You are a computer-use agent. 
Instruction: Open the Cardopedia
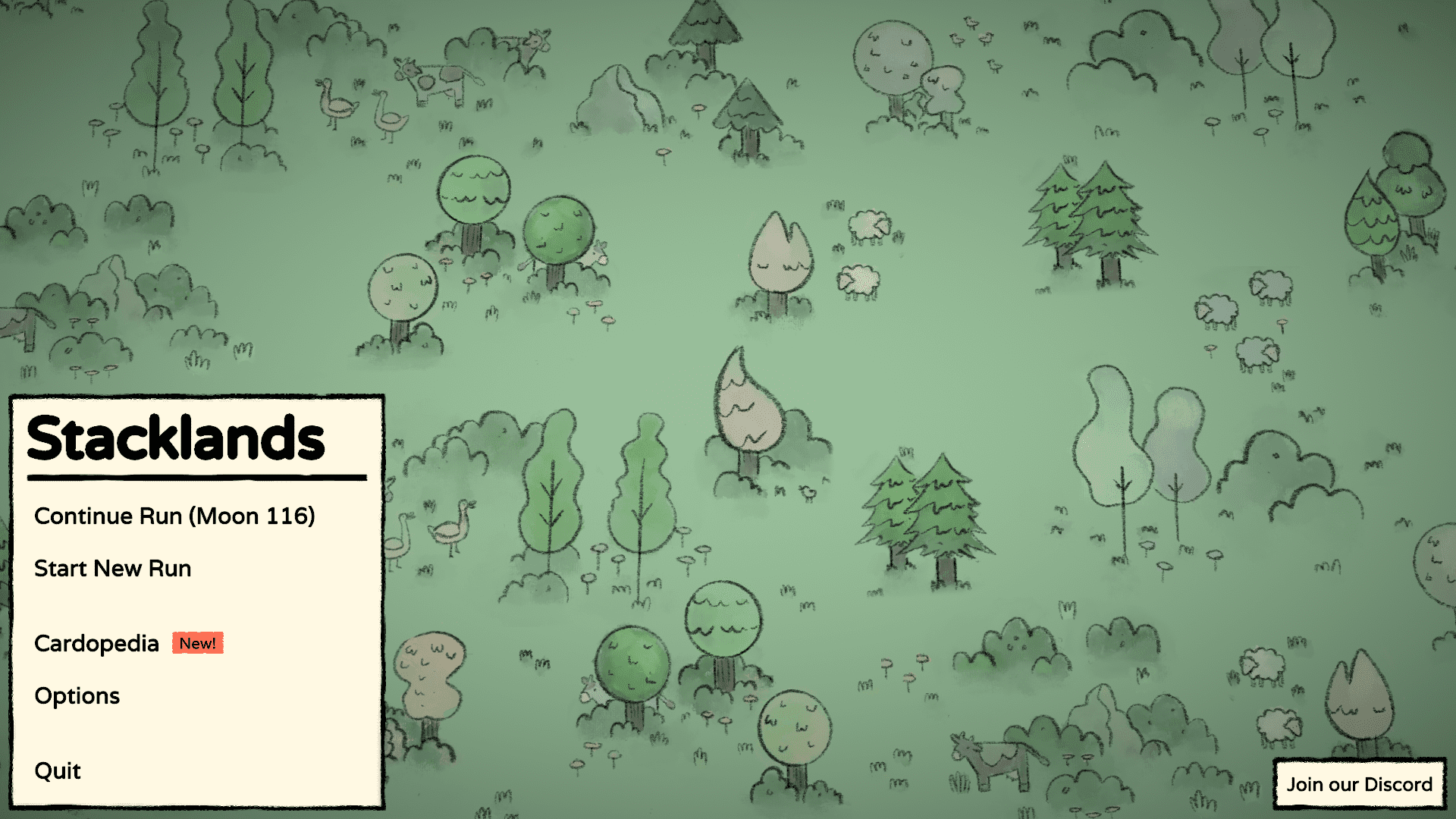coord(97,644)
